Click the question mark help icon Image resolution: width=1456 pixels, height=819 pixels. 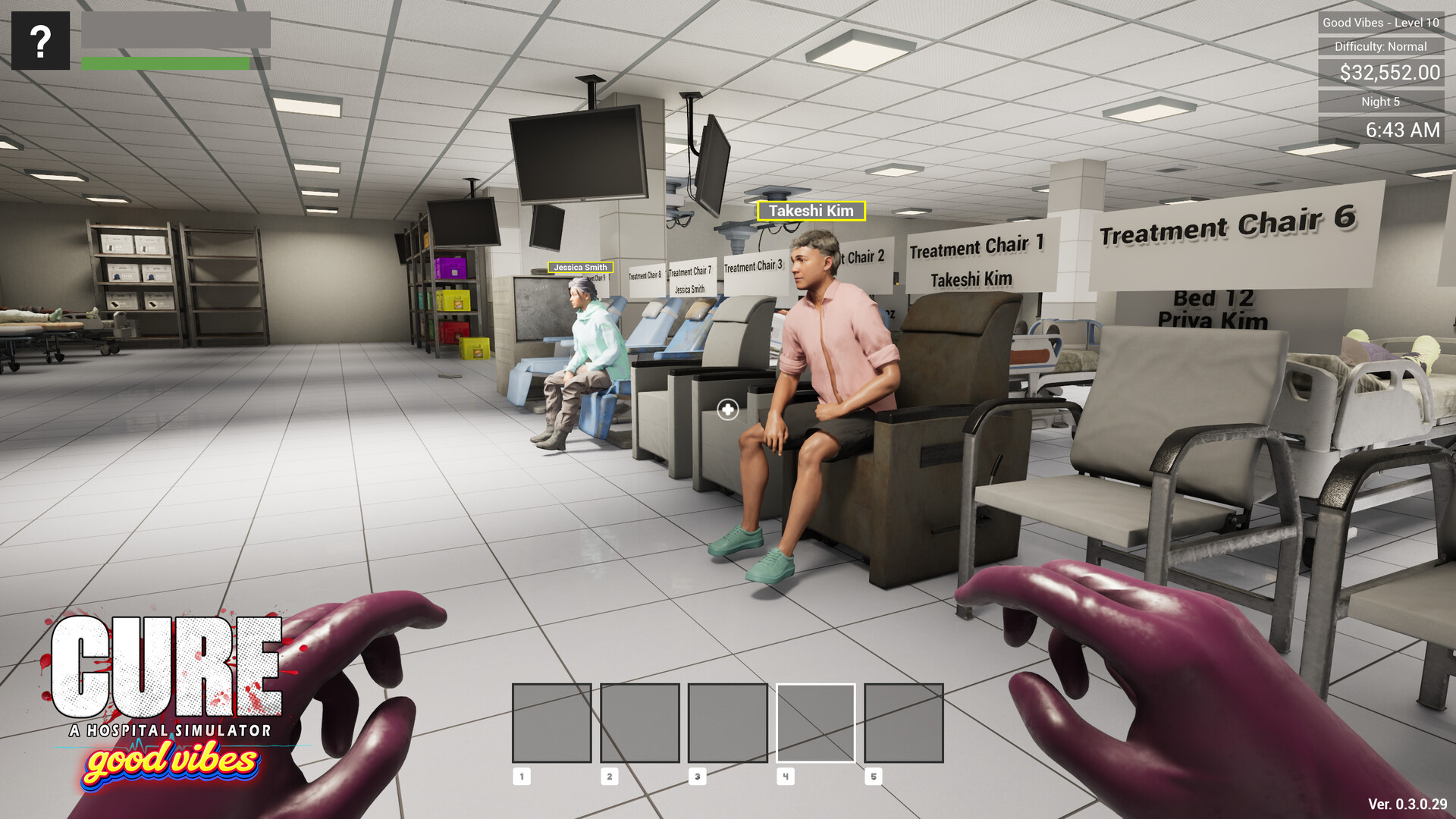(39, 39)
